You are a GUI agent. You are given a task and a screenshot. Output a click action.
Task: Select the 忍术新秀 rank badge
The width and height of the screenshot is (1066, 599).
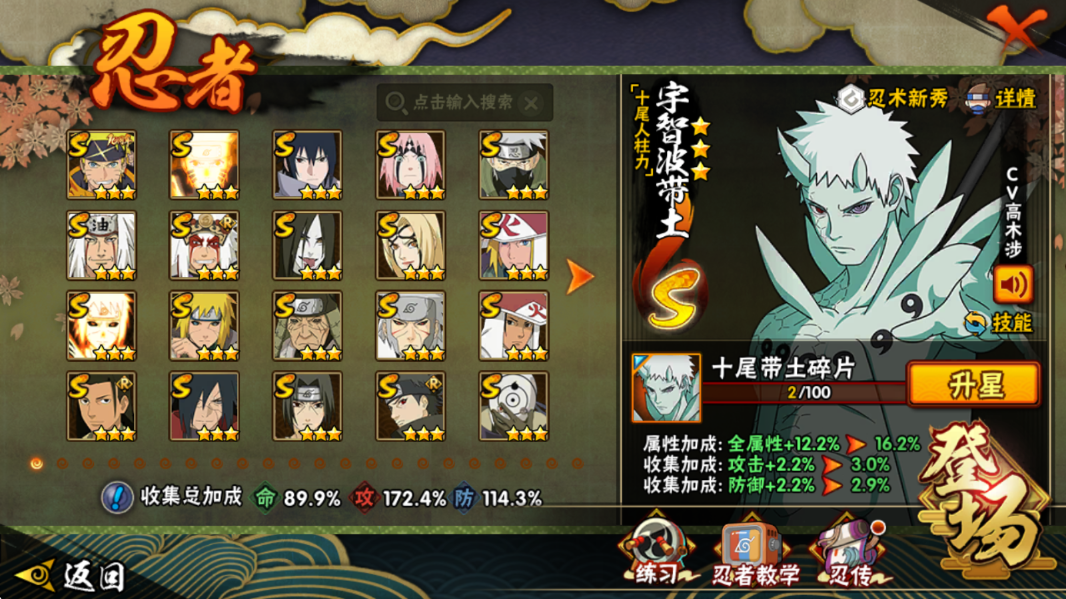[x=893, y=98]
